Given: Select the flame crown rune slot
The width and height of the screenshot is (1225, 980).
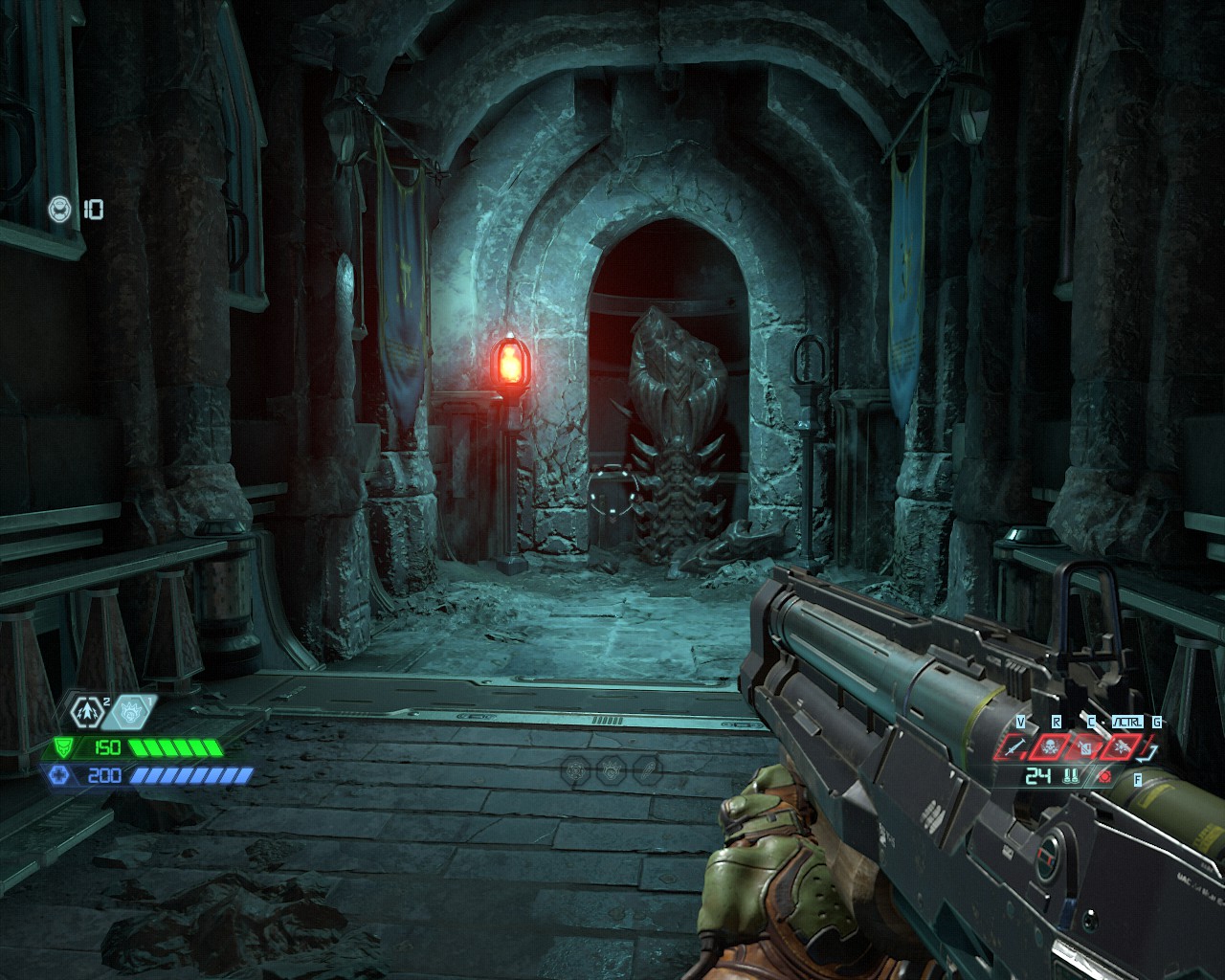Looking at the screenshot, I should [x=612, y=768].
